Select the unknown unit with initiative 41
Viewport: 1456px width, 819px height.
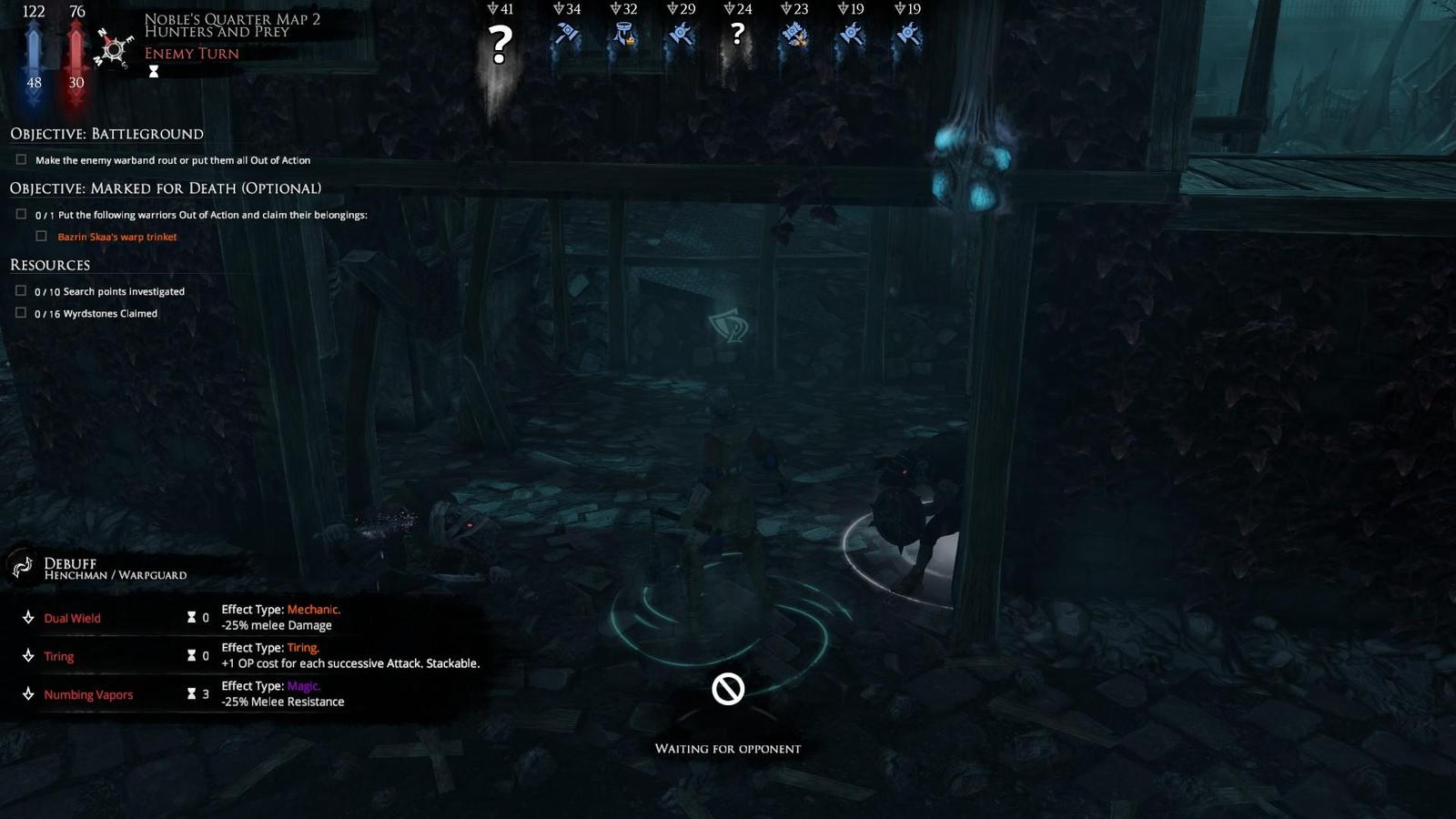[x=500, y=43]
